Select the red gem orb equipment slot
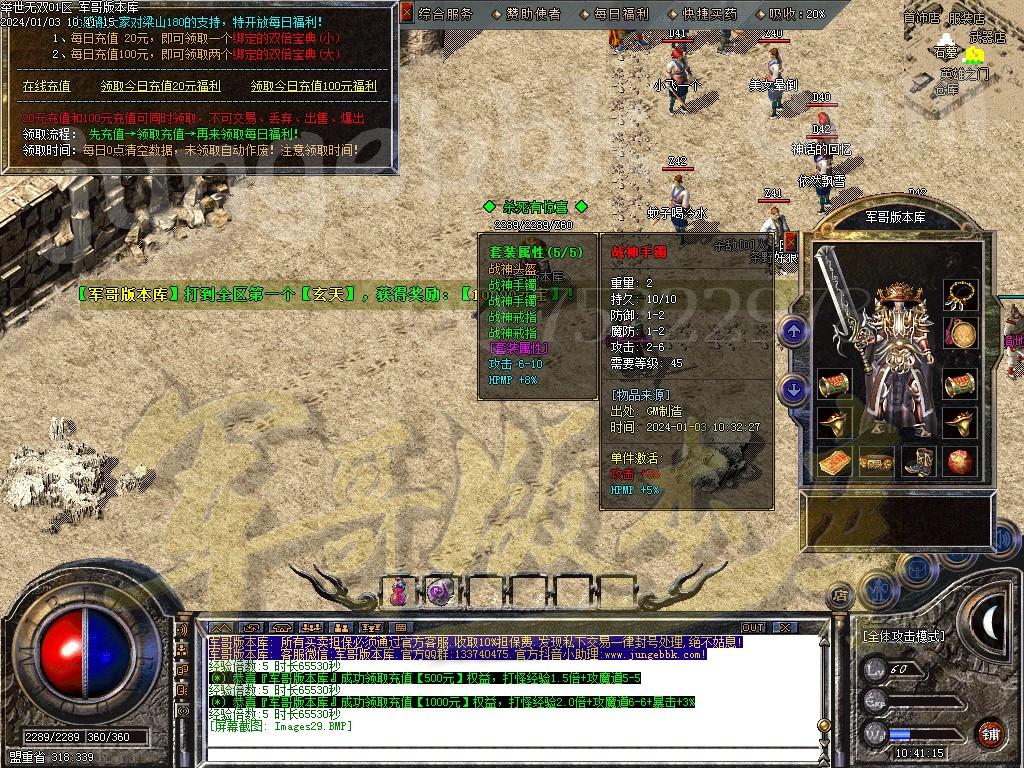1024x768 pixels. [960, 462]
